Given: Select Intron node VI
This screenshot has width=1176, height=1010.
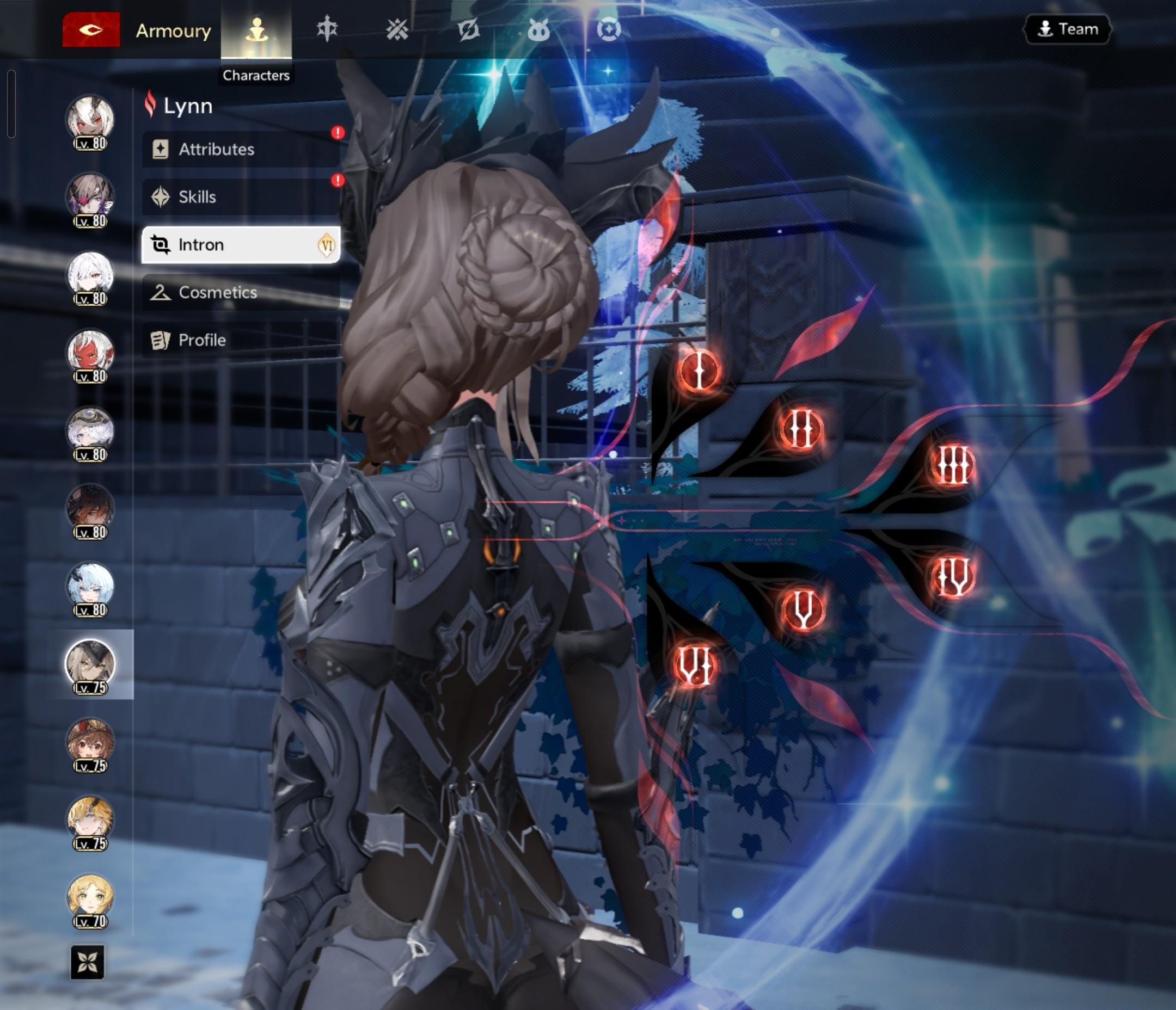Looking at the screenshot, I should (695, 666).
